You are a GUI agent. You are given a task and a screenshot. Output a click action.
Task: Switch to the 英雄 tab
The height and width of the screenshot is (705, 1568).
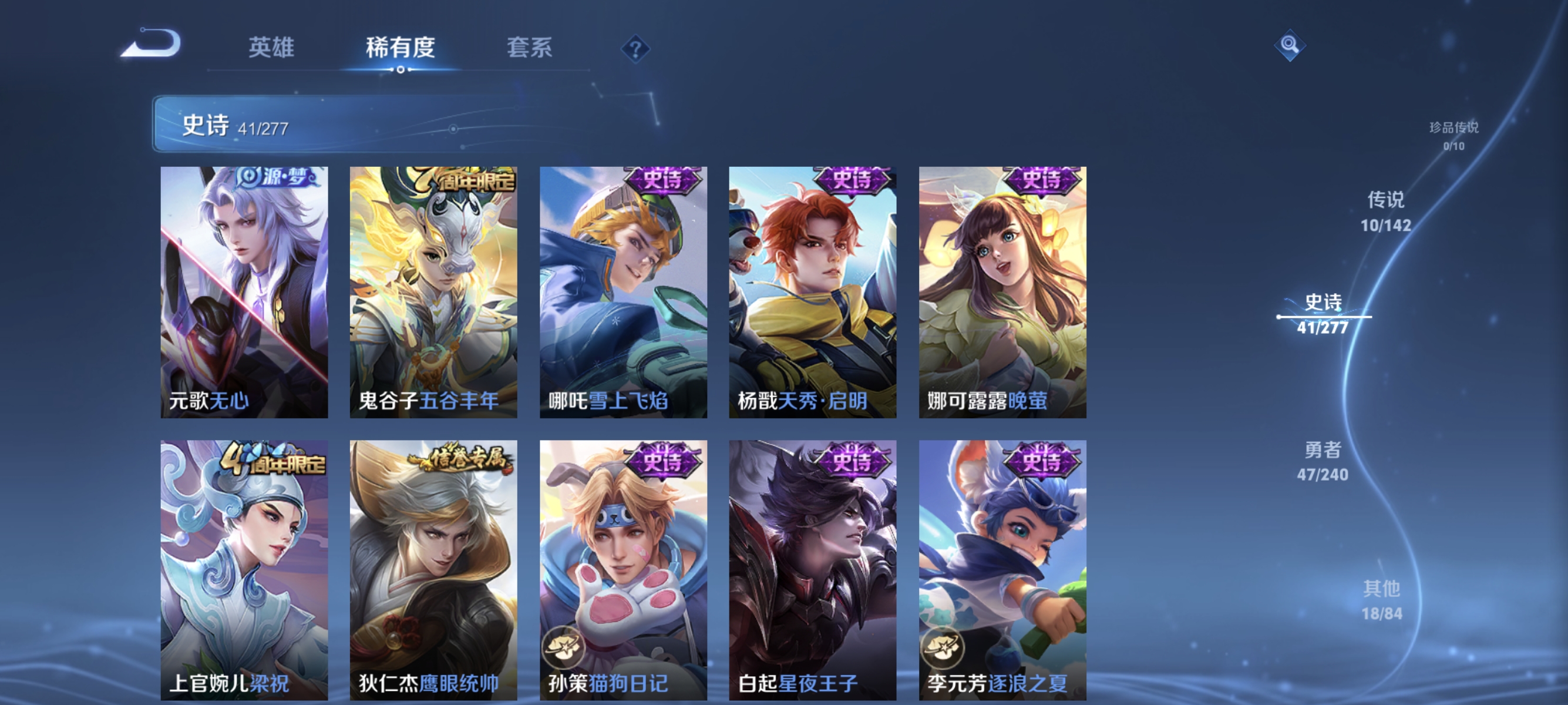pos(272,49)
